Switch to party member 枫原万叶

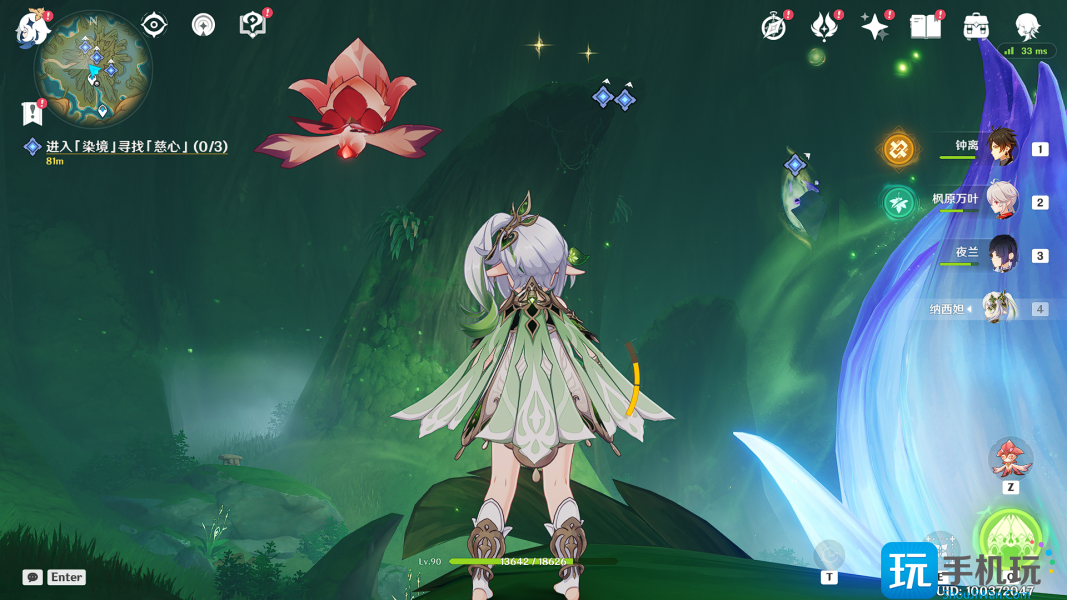click(x=1001, y=201)
